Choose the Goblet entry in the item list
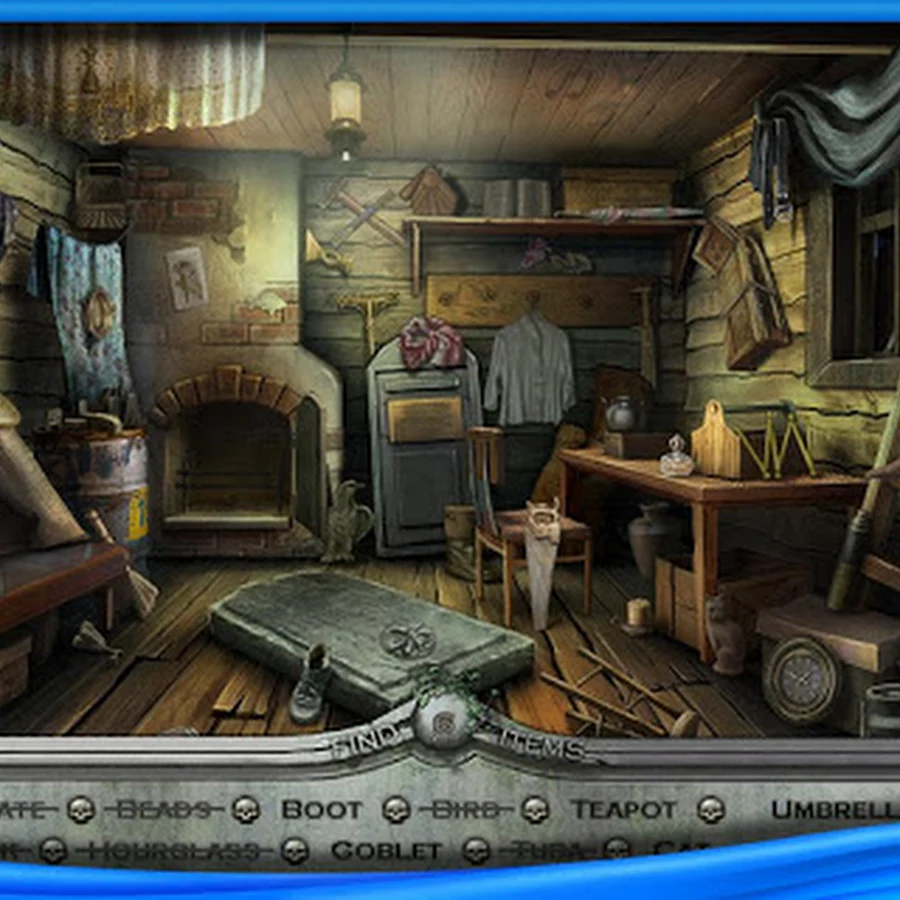The height and width of the screenshot is (900, 900). coord(385,851)
